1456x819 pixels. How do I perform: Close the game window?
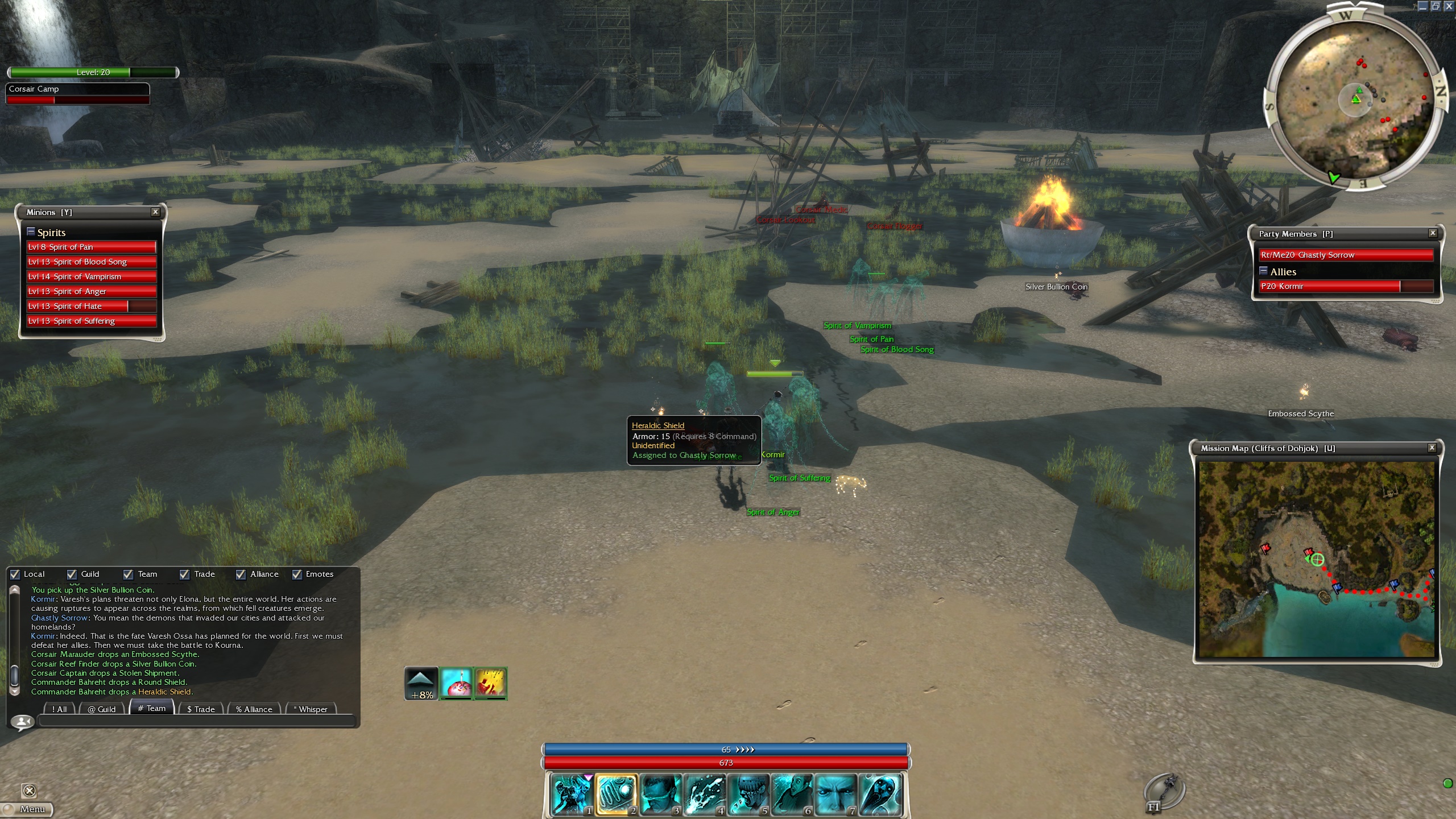click(1449, 6)
